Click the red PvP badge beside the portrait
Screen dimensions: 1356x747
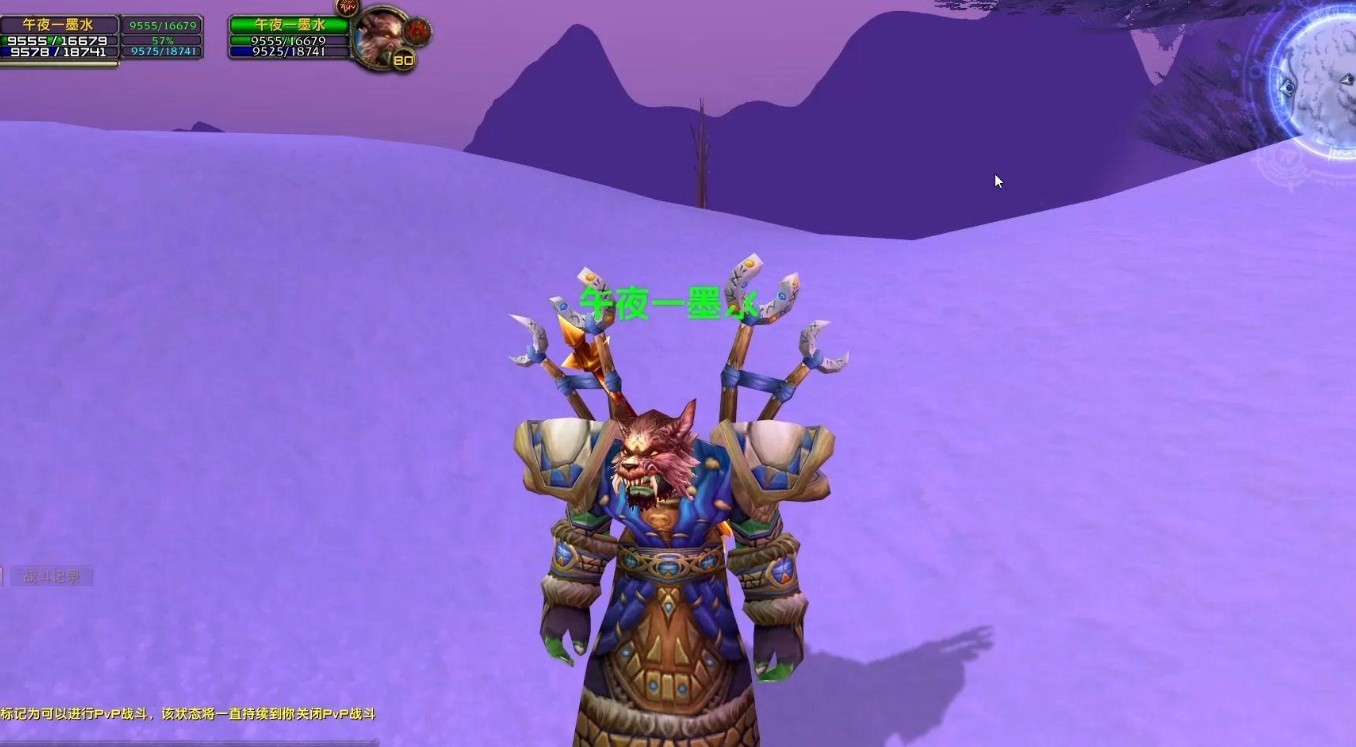coord(417,29)
